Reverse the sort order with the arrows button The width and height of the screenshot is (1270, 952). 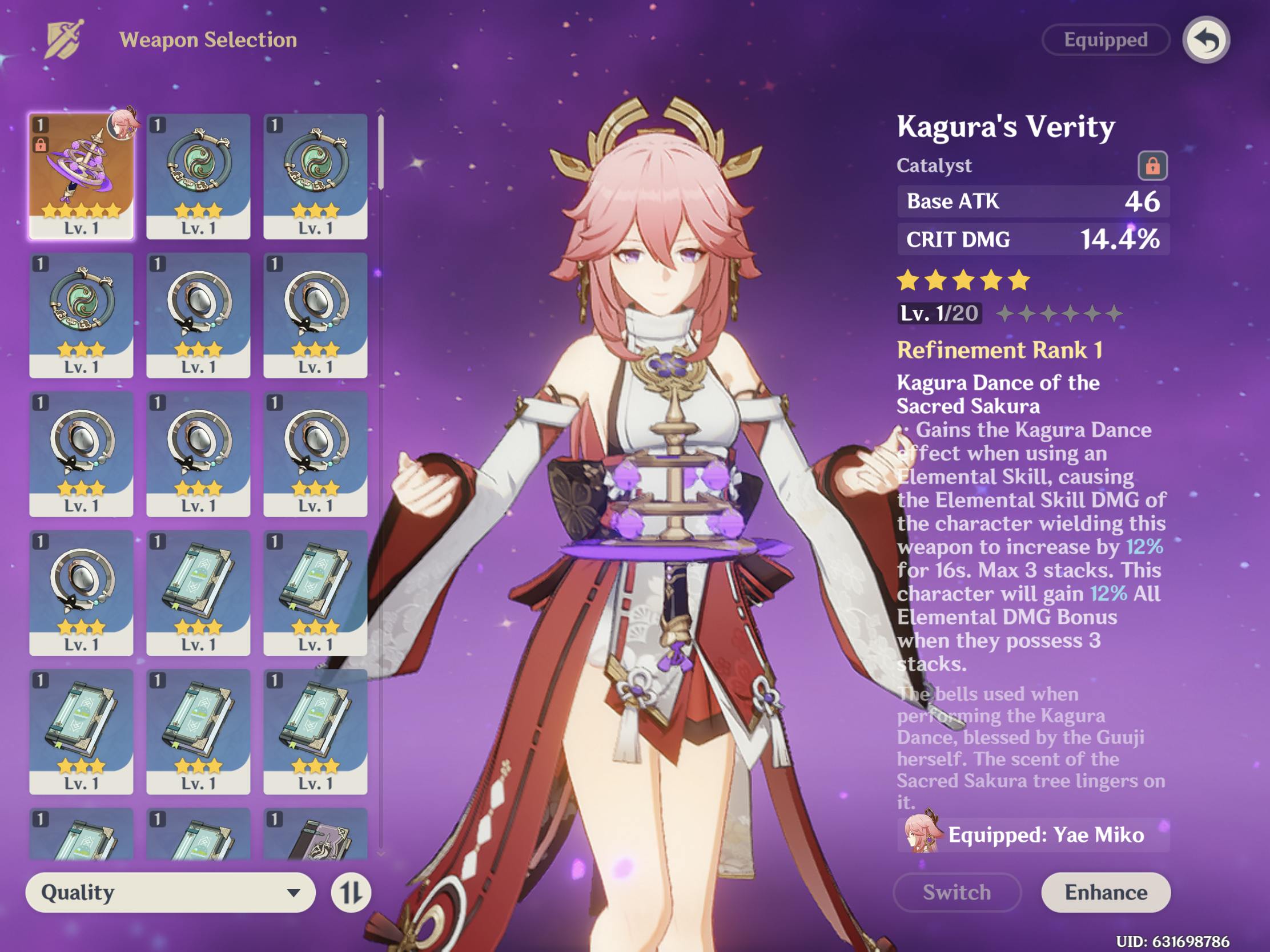click(350, 892)
